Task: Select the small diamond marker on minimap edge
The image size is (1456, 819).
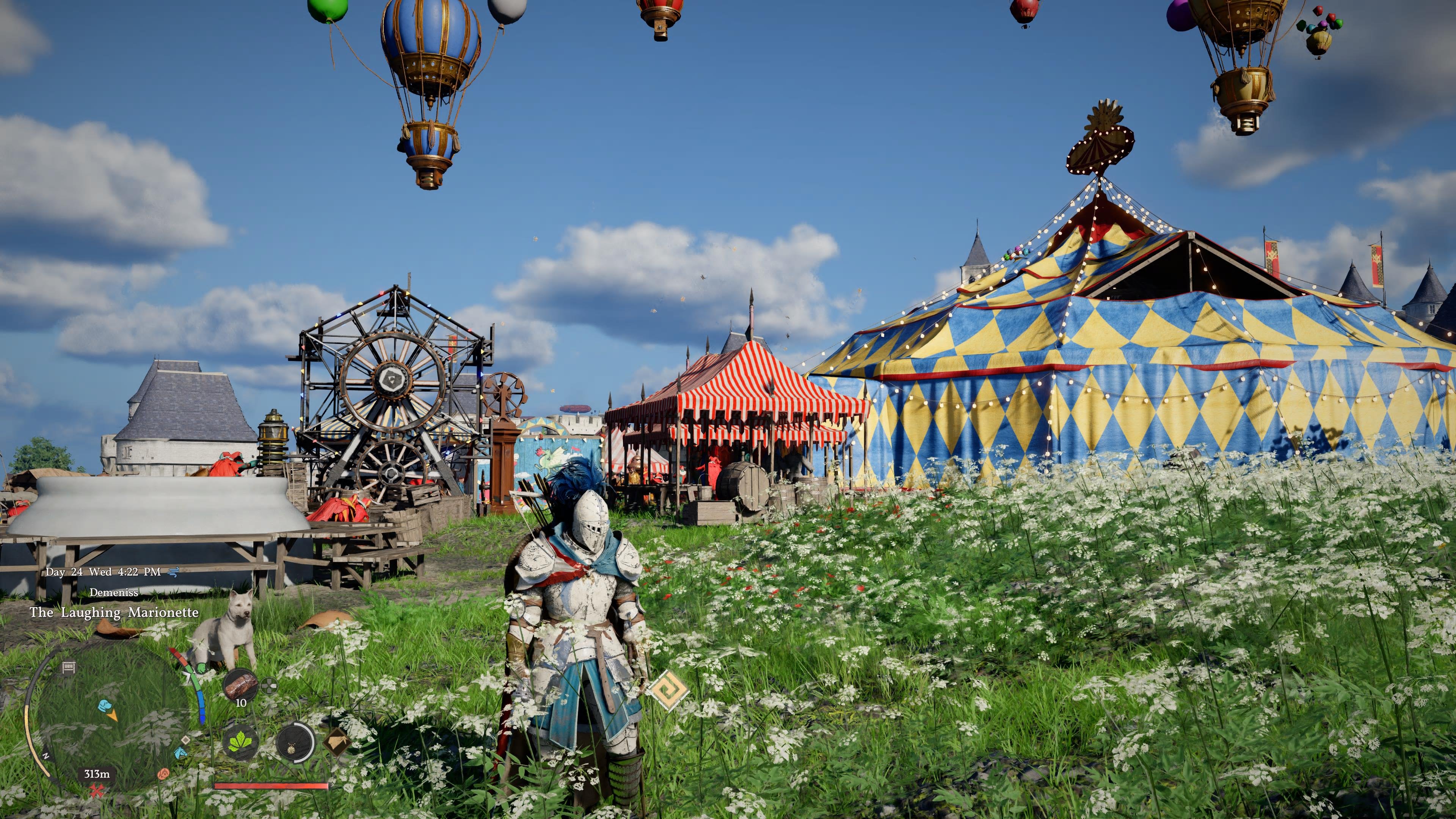Action: click(186, 740)
